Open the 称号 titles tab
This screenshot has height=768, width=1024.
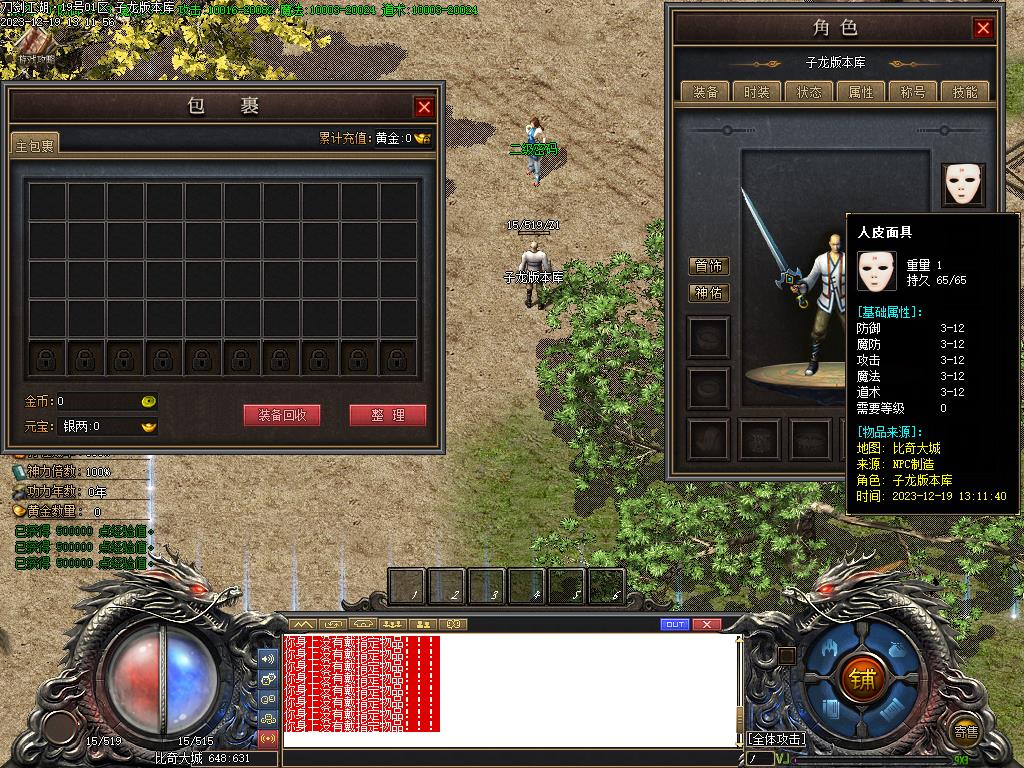(913, 91)
